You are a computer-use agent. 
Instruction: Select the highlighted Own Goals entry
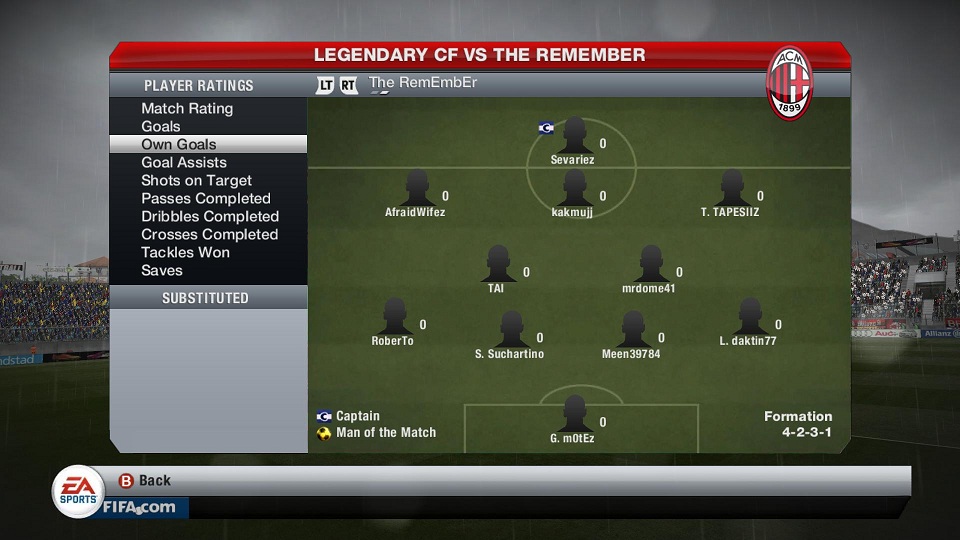179,144
